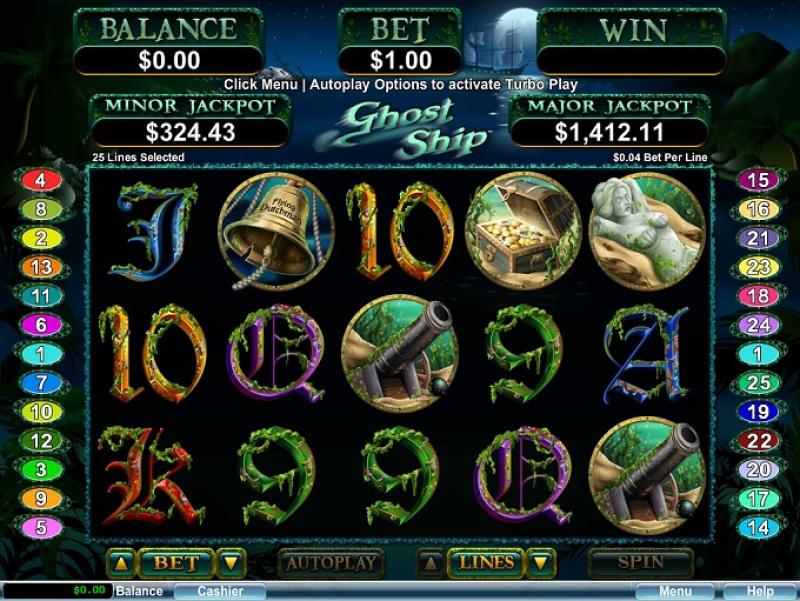Activate payline 5 marker
Viewport: 800px width, 601px height.
pos(41,527)
